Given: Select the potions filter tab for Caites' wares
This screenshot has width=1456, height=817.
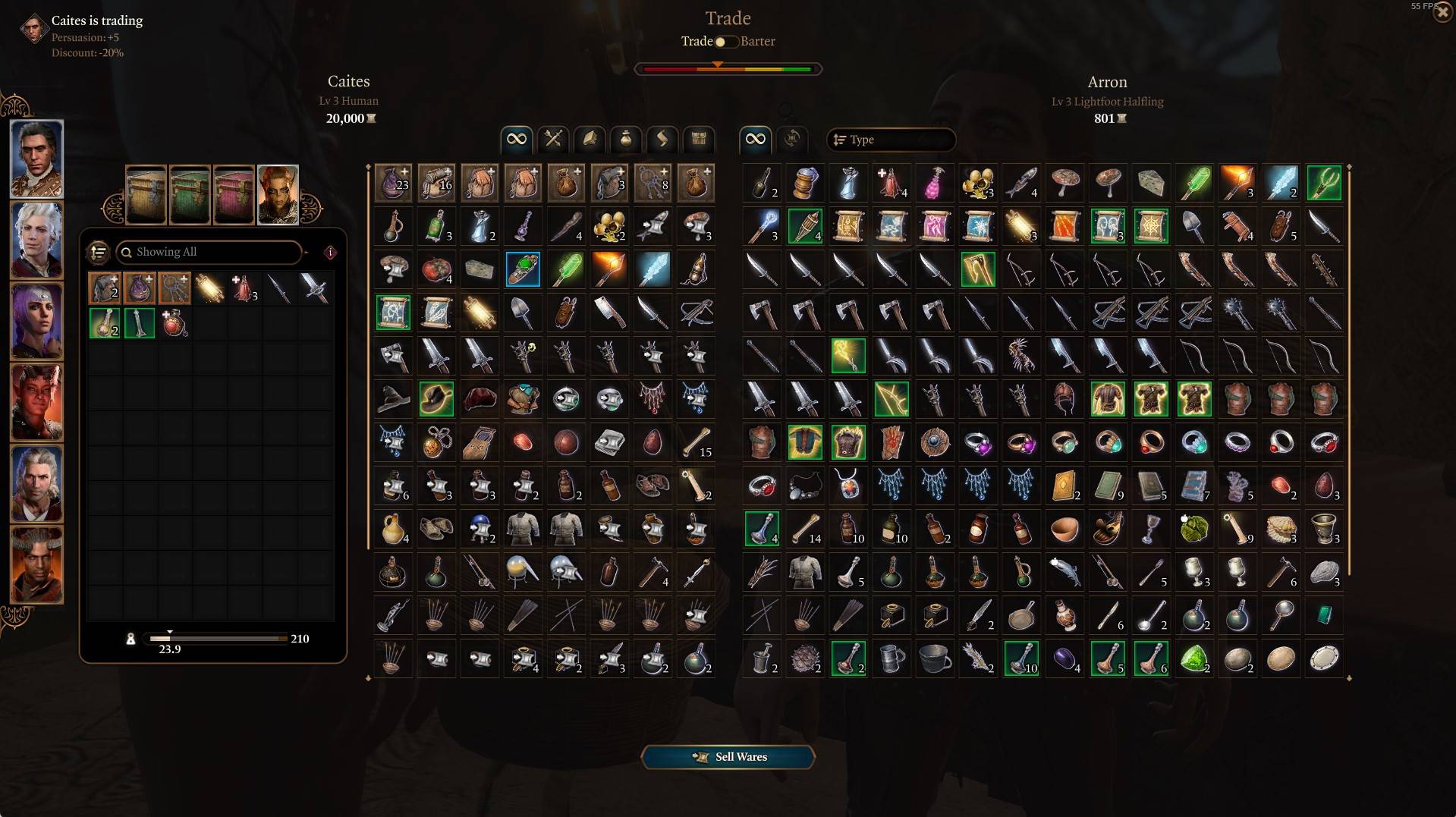Looking at the screenshot, I should click(625, 140).
